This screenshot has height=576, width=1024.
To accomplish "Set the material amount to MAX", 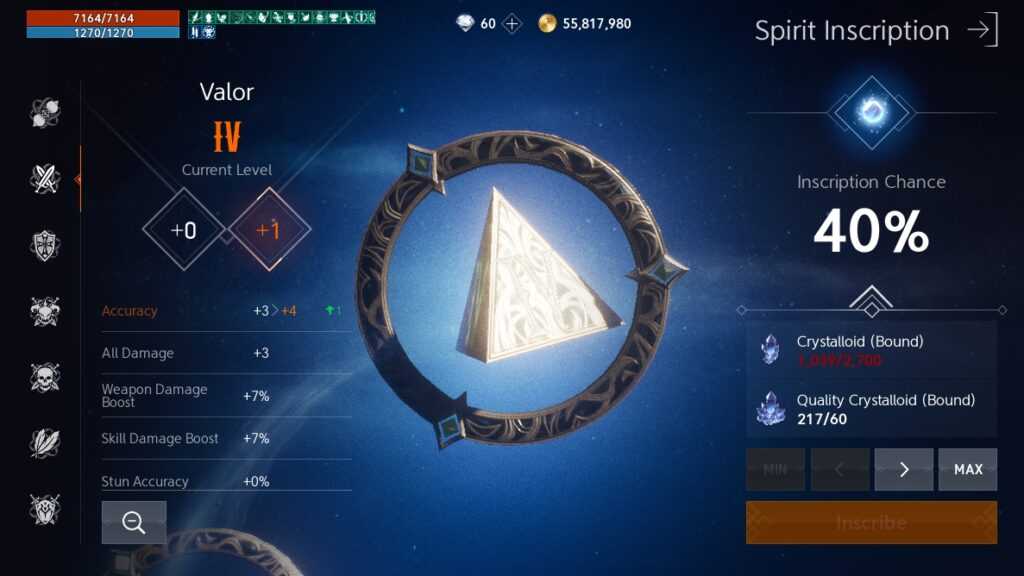I will (x=967, y=469).
